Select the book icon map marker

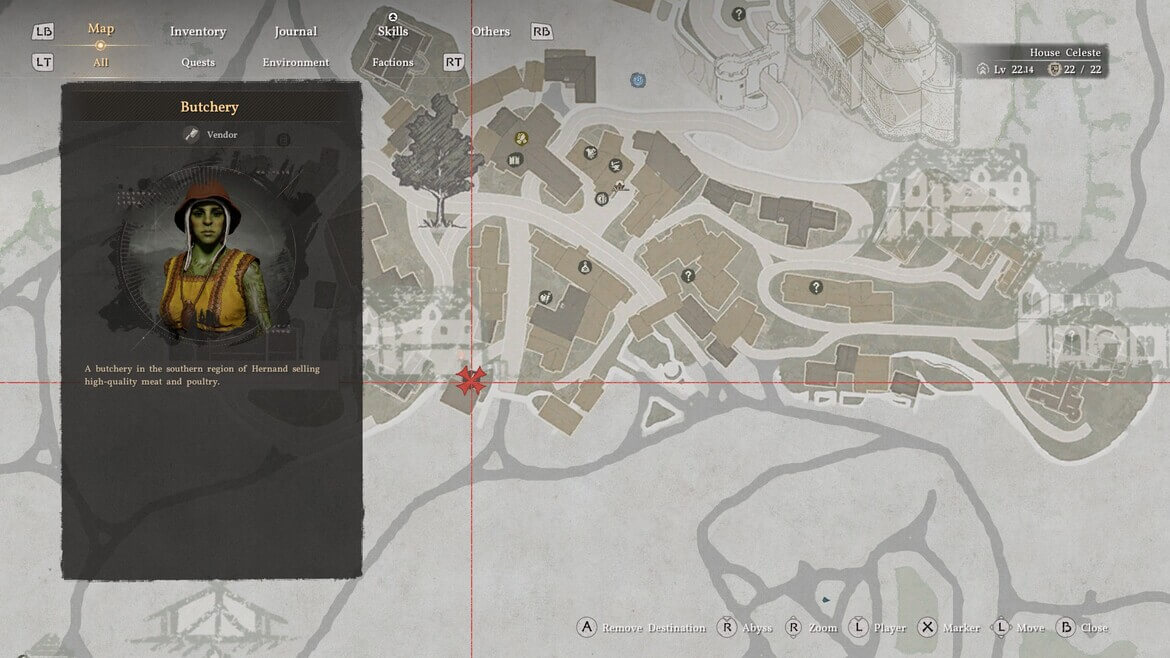coord(515,160)
